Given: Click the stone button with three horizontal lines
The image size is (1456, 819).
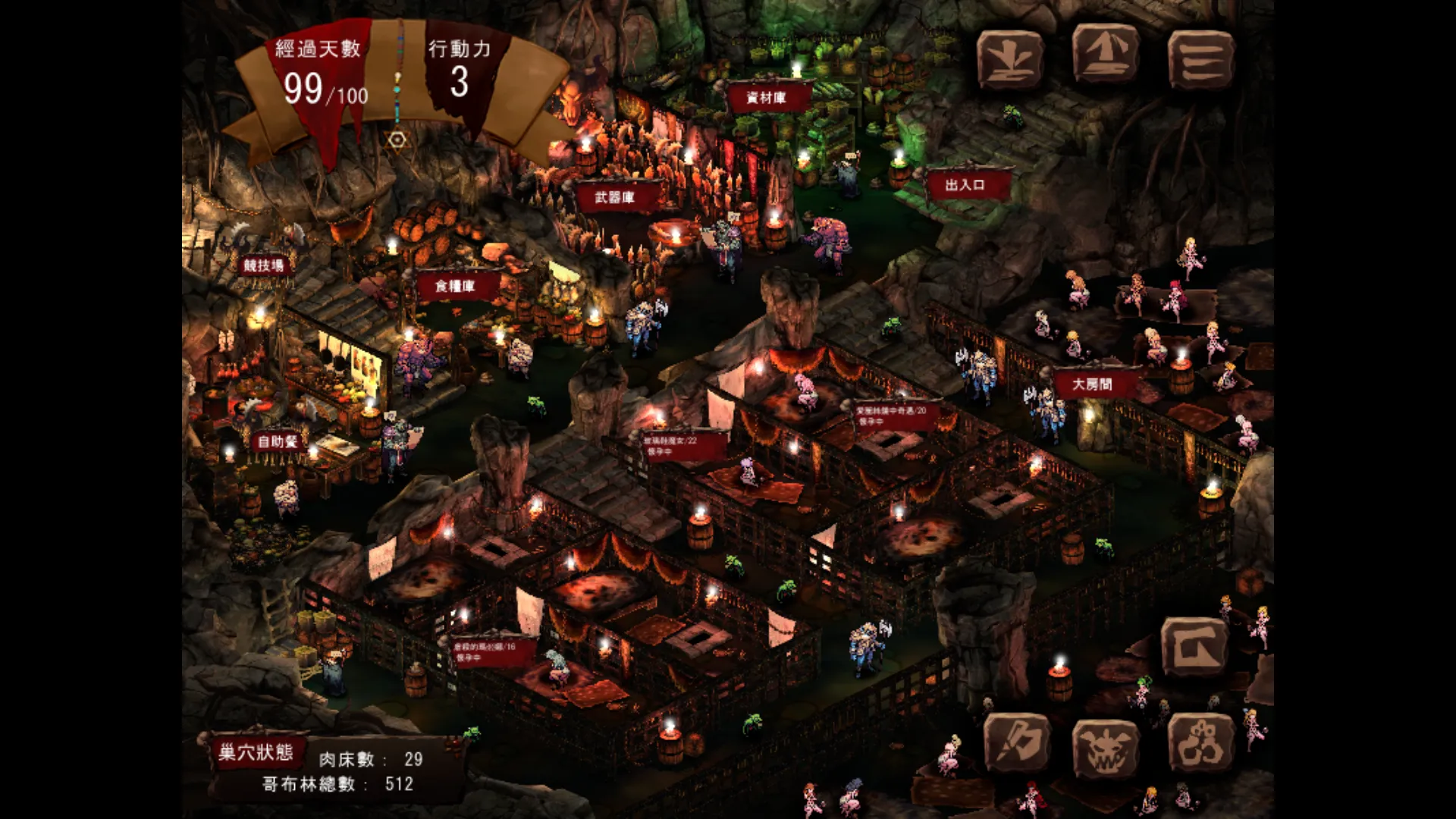Looking at the screenshot, I should pyautogui.click(x=1200, y=58).
